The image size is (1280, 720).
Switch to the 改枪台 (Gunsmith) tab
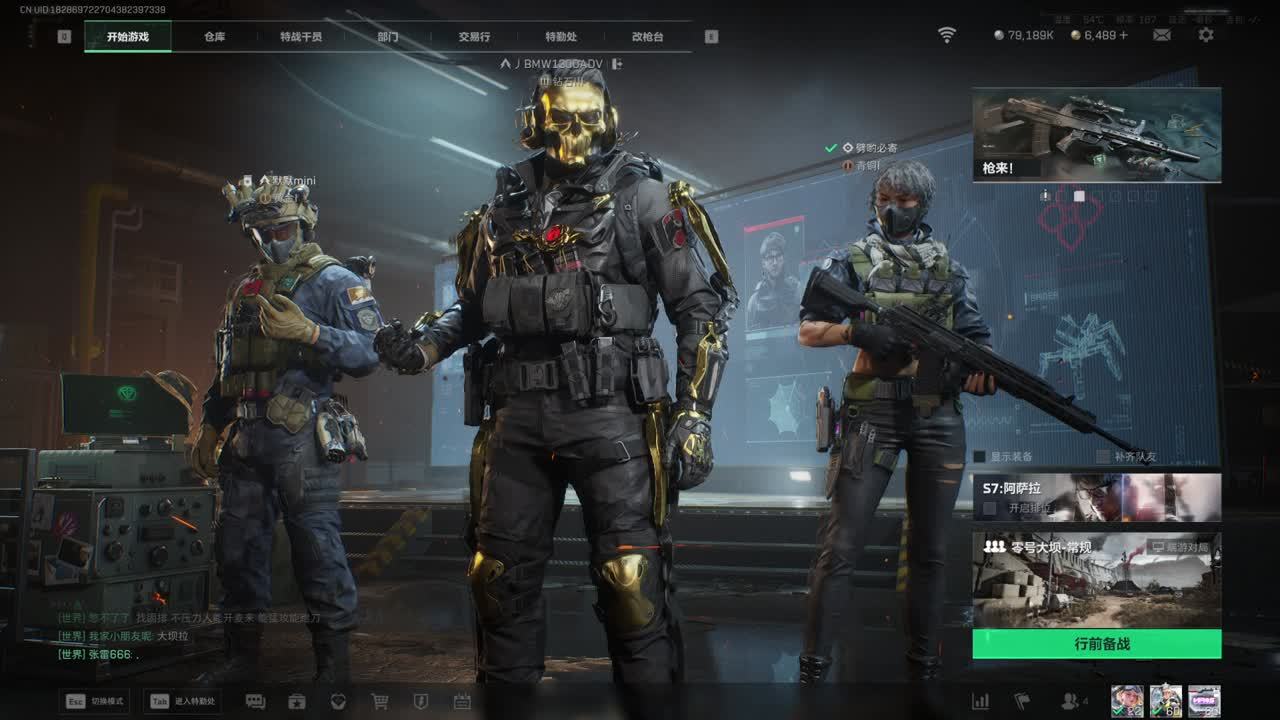[647, 37]
